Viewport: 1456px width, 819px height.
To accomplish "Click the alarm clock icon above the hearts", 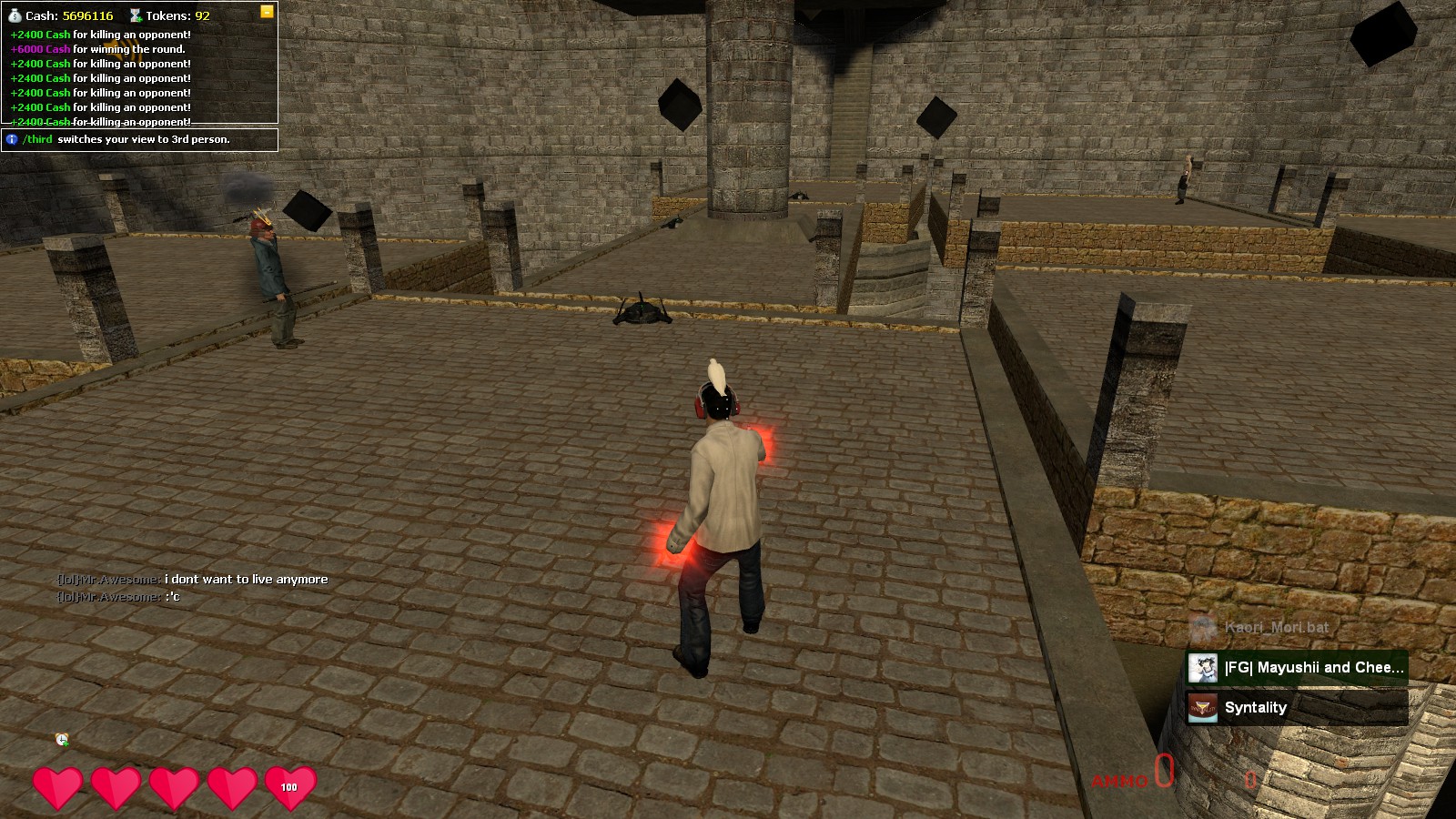I will 62,740.
